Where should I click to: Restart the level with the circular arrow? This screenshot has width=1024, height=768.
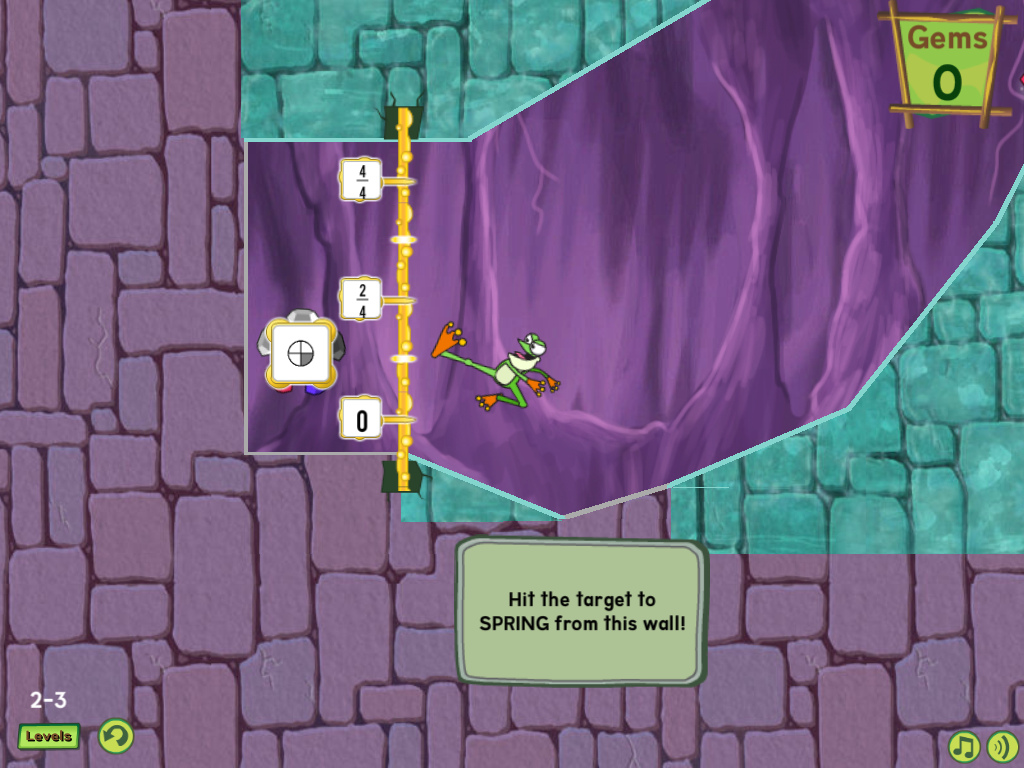[116, 737]
